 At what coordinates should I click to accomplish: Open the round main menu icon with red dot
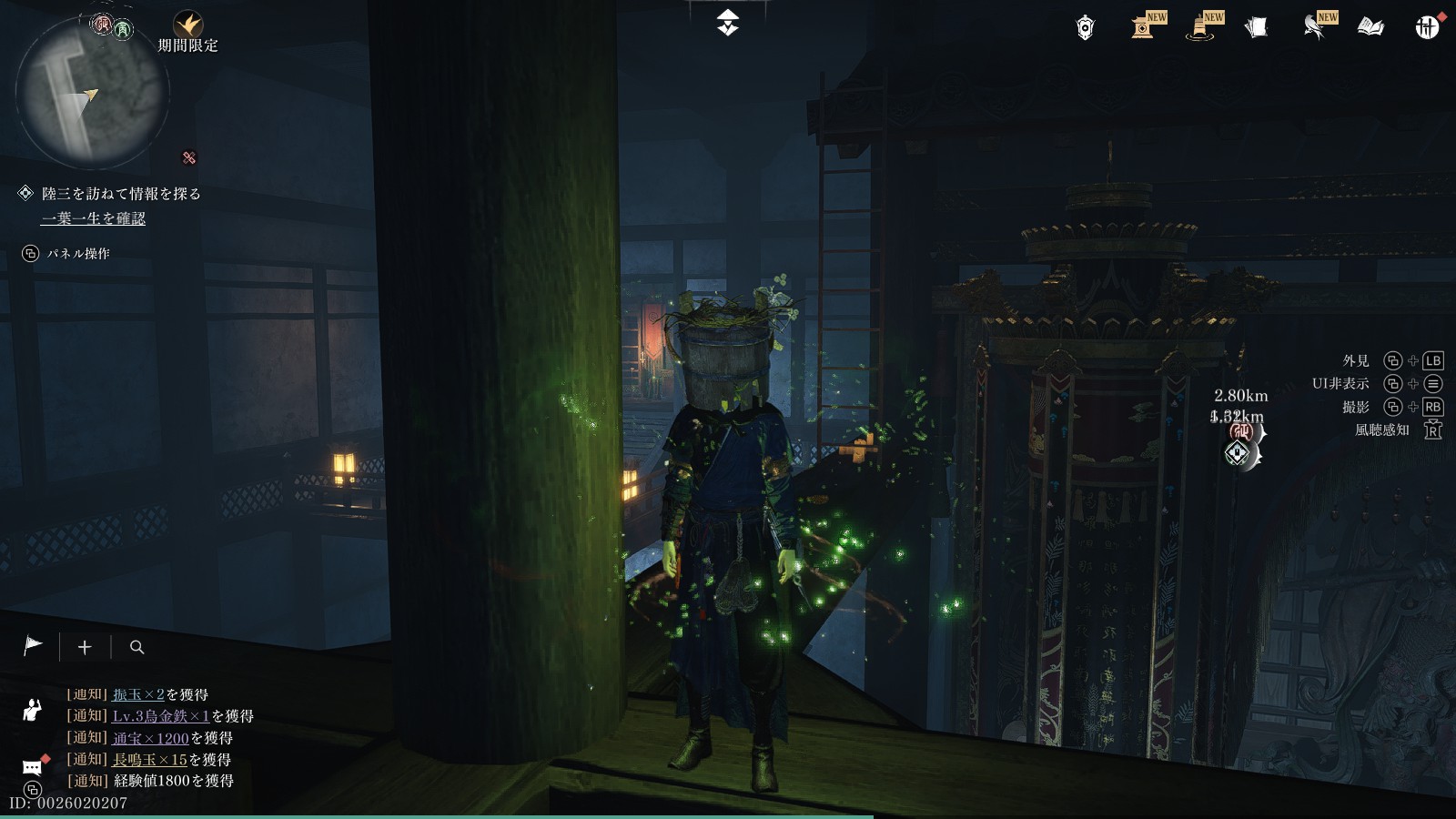click(1427, 27)
